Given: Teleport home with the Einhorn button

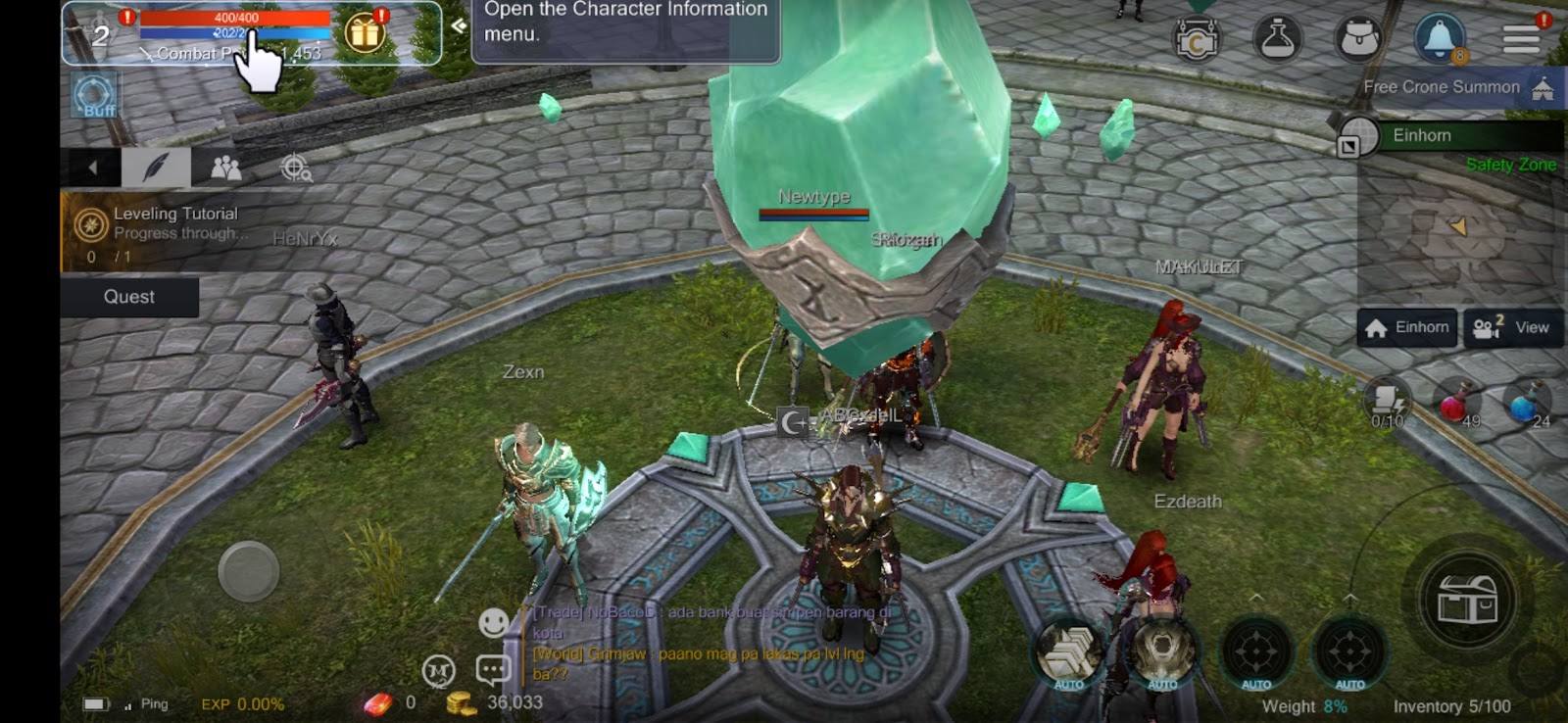Looking at the screenshot, I should pyautogui.click(x=1407, y=327).
